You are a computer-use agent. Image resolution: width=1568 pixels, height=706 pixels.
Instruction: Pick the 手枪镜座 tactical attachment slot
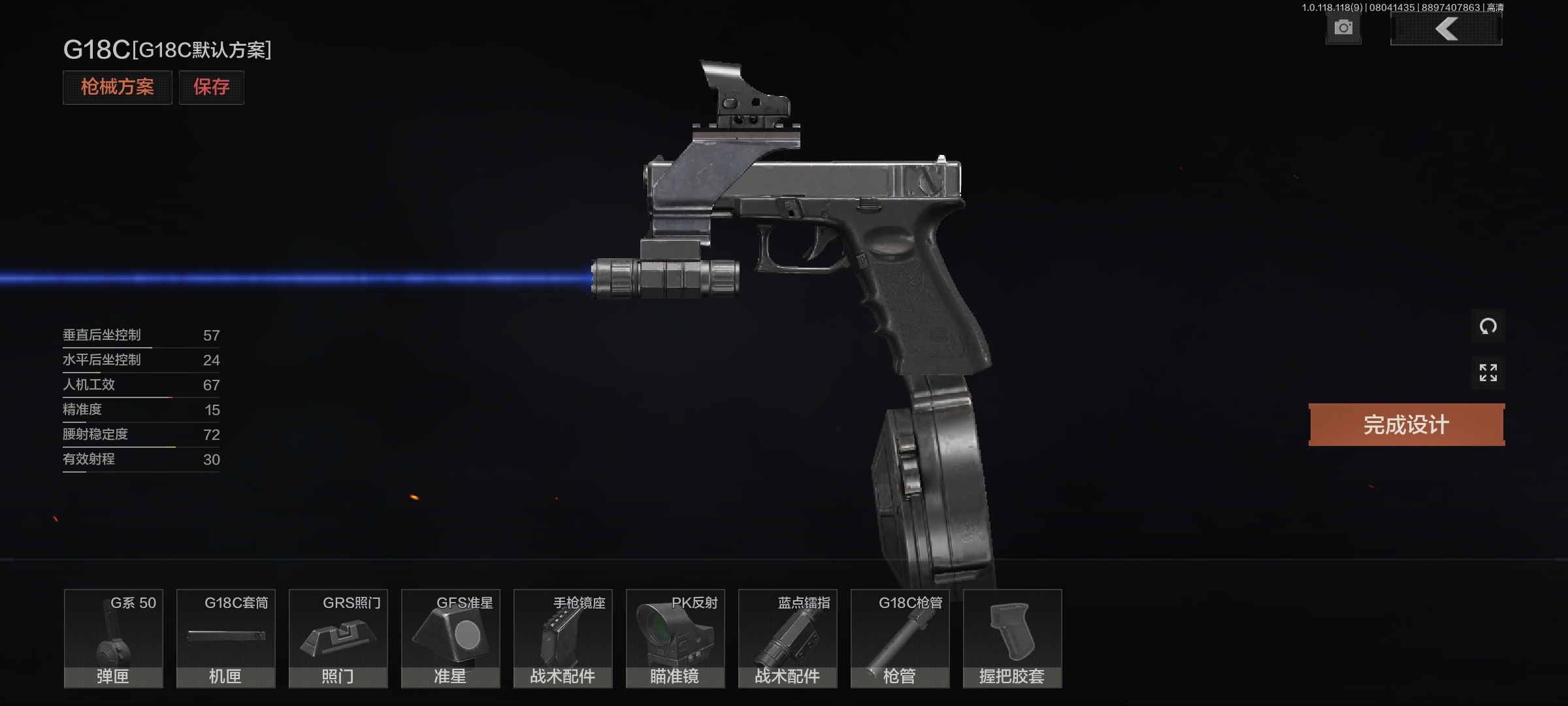[563, 639]
